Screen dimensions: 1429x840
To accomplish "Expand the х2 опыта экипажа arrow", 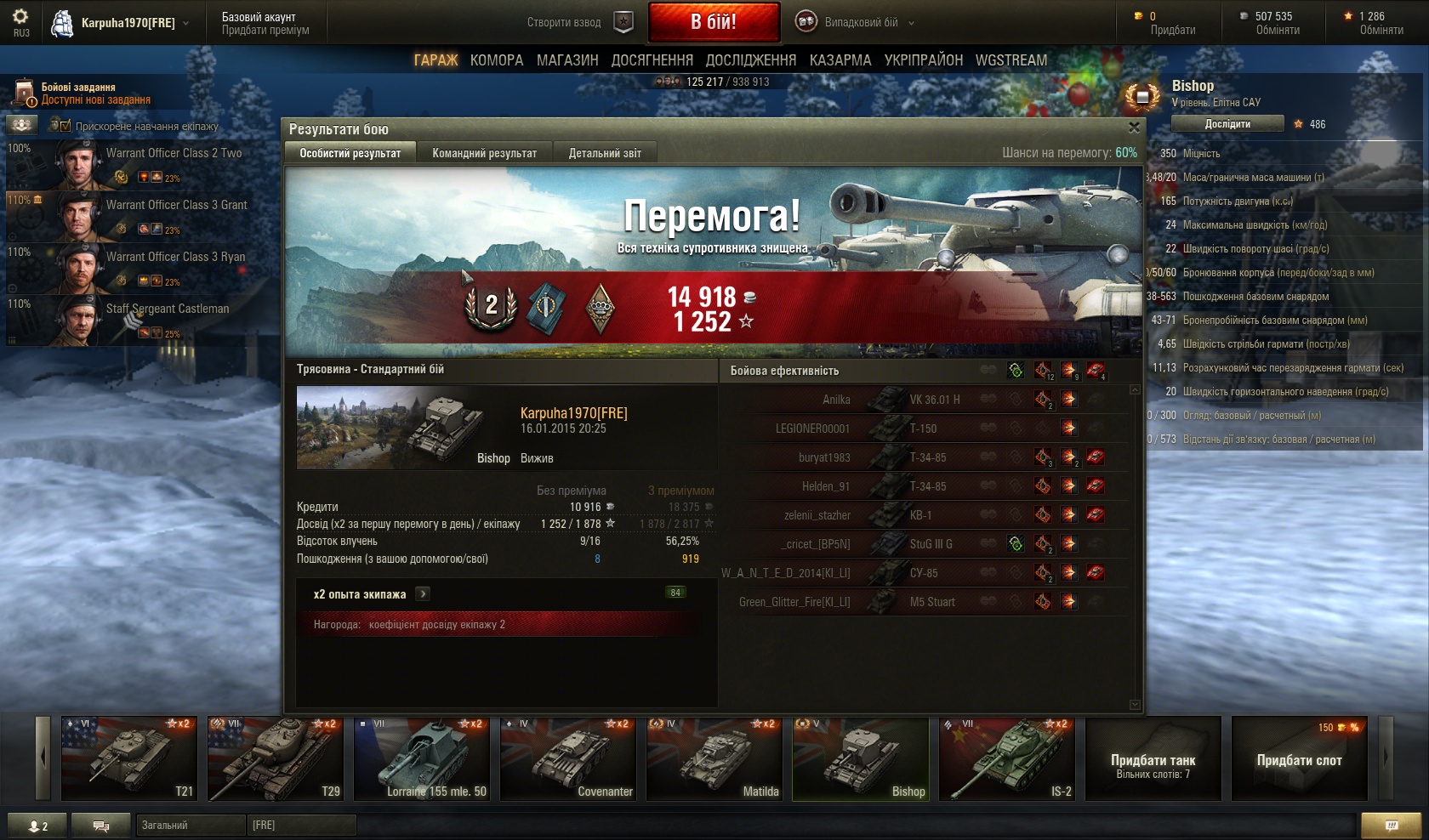I will pos(423,594).
